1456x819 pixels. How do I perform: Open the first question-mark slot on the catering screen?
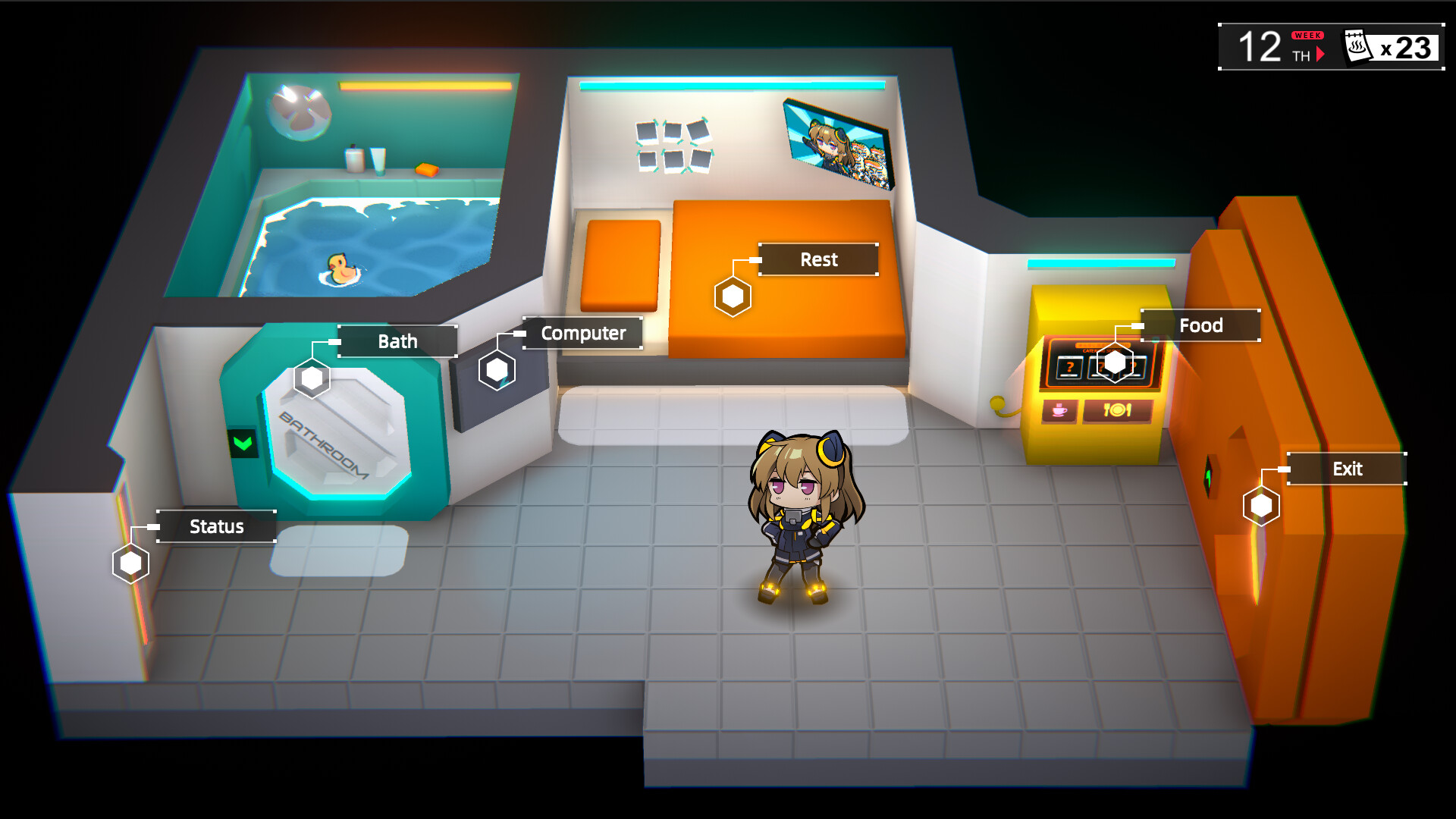pyautogui.click(x=1070, y=366)
